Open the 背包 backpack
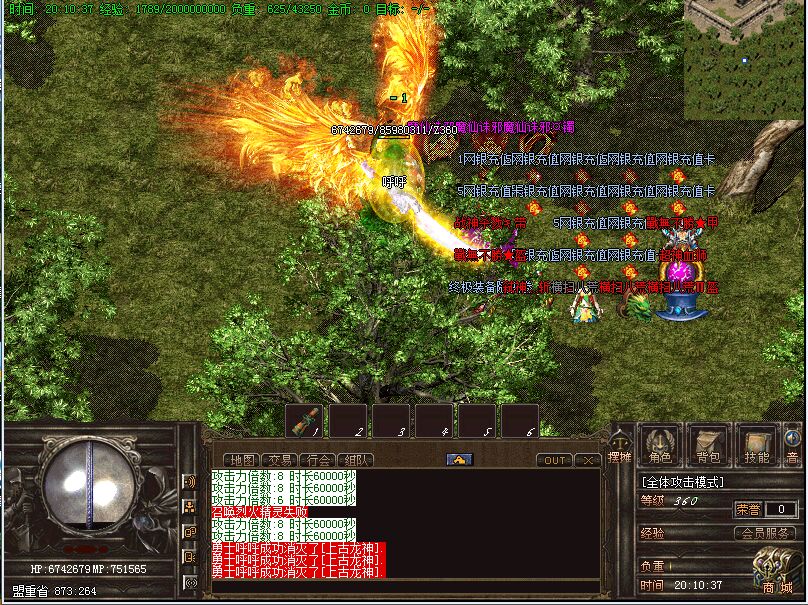 click(x=708, y=445)
